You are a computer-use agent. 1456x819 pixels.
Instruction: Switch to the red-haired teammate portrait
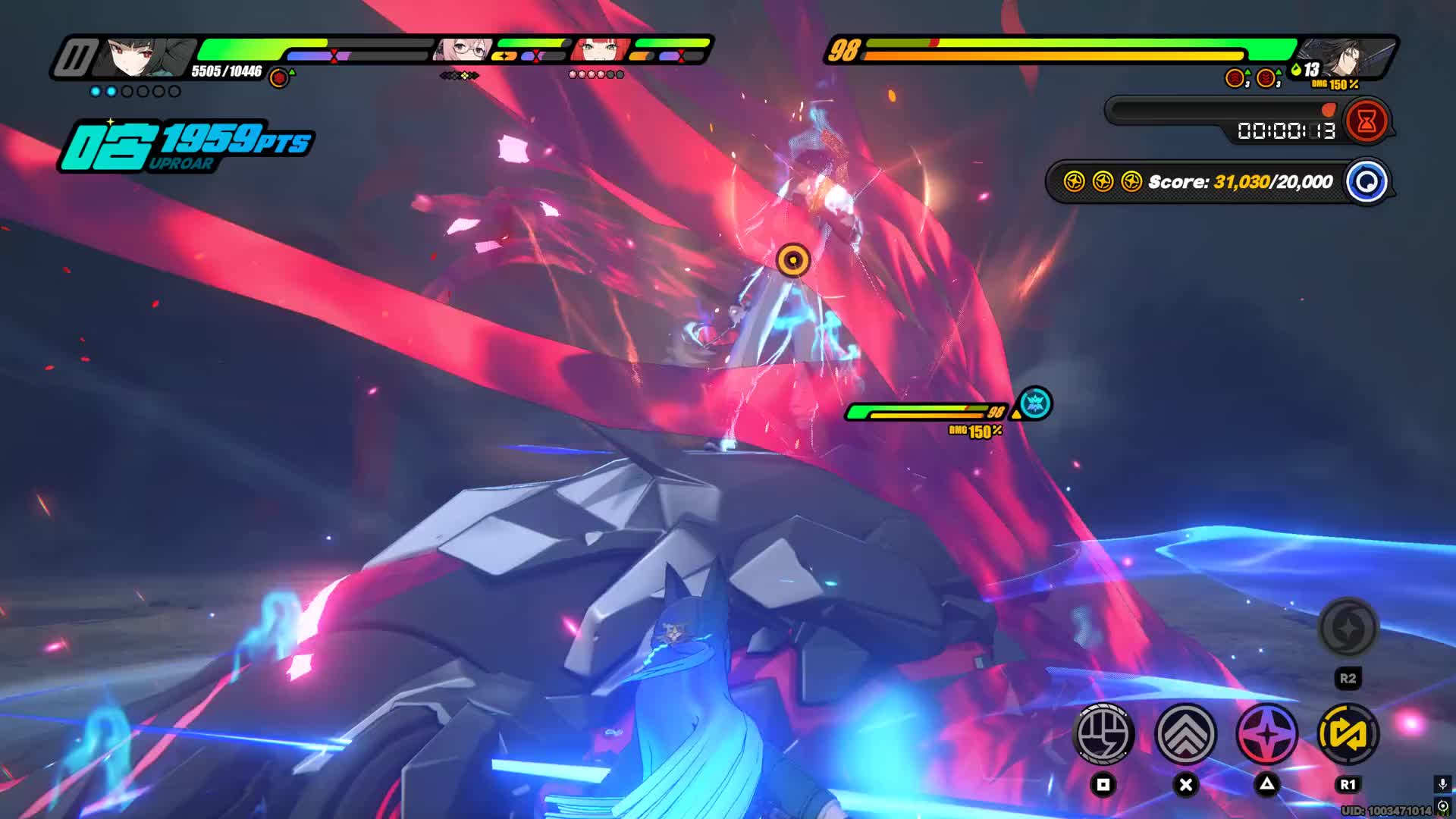[x=601, y=50]
